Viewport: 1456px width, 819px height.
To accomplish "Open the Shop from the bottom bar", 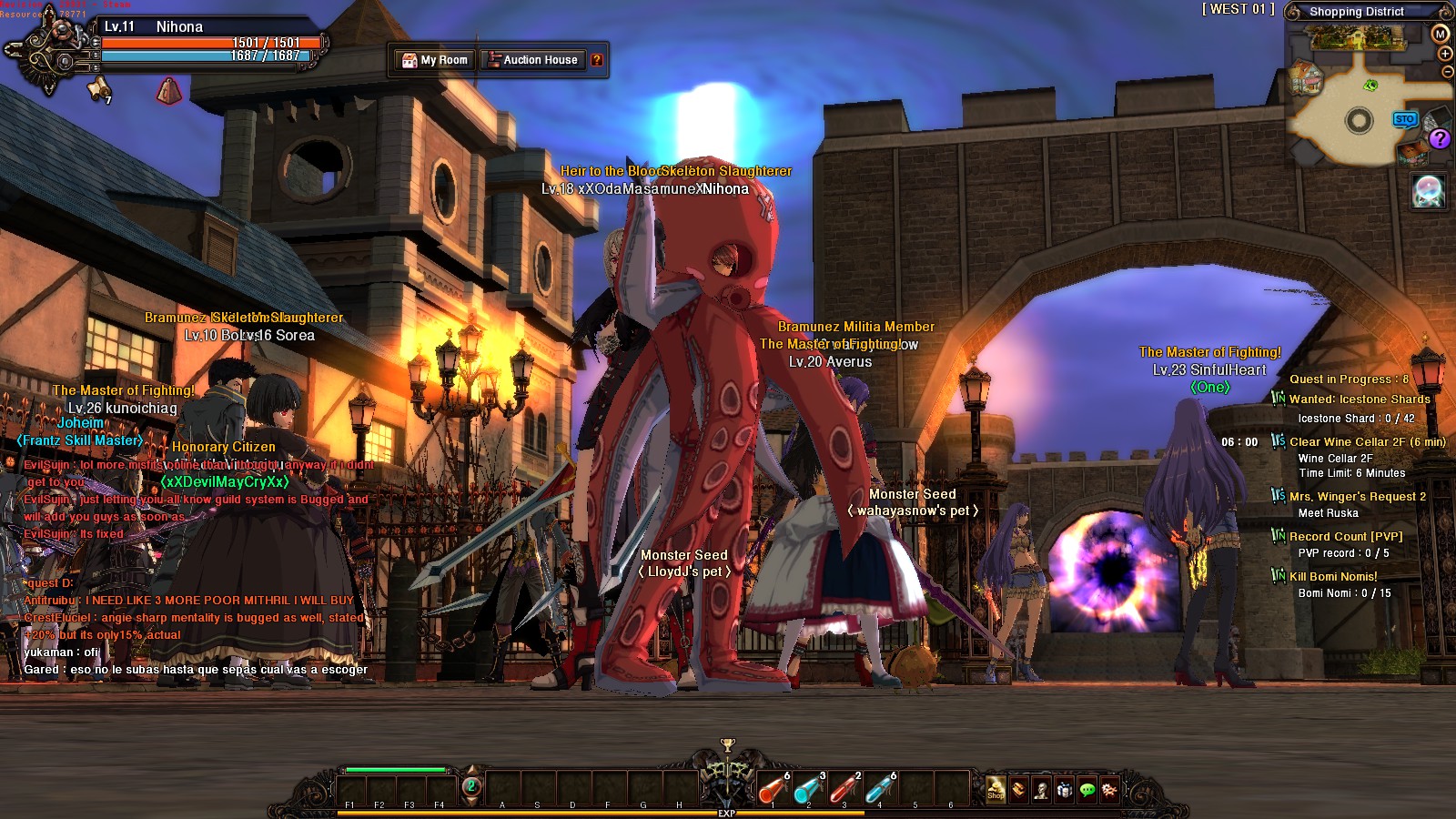I will click(x=996, y=789).
